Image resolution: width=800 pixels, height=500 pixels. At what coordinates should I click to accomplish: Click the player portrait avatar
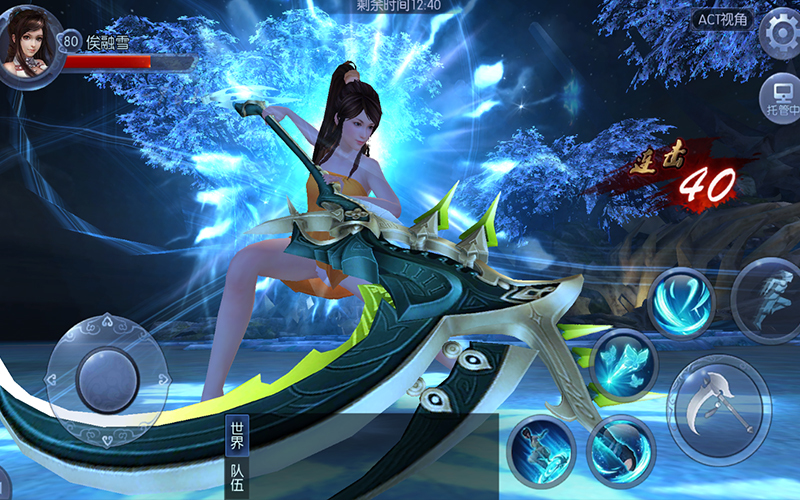(x=31, y=47)
